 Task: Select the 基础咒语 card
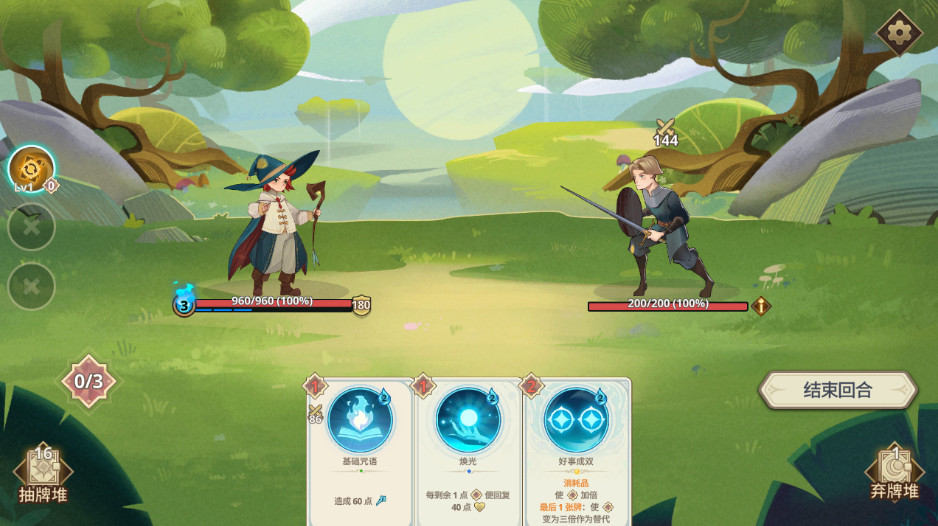tap(360, 450)
